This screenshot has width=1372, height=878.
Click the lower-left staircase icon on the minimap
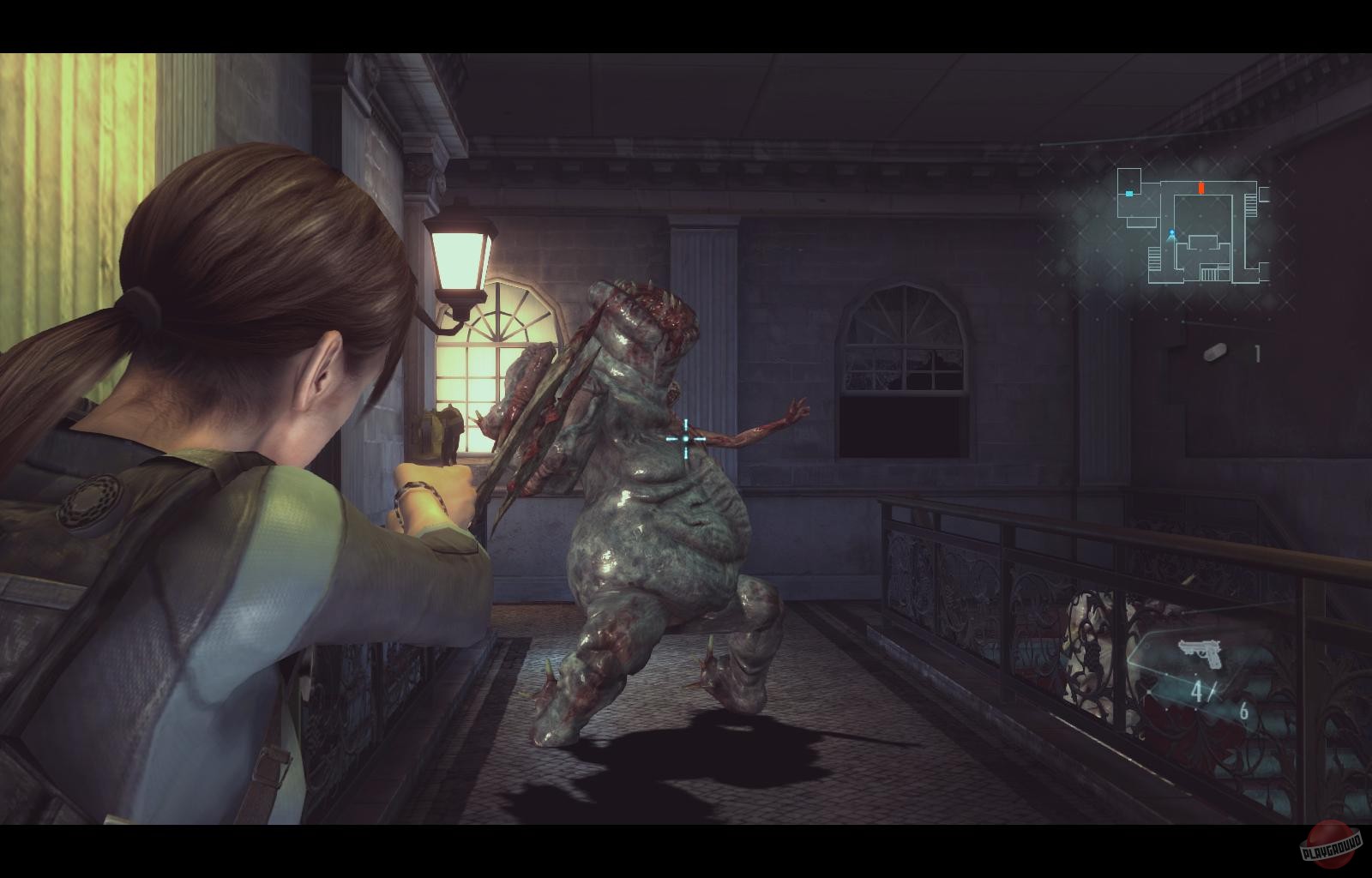tap(1154, 261)
